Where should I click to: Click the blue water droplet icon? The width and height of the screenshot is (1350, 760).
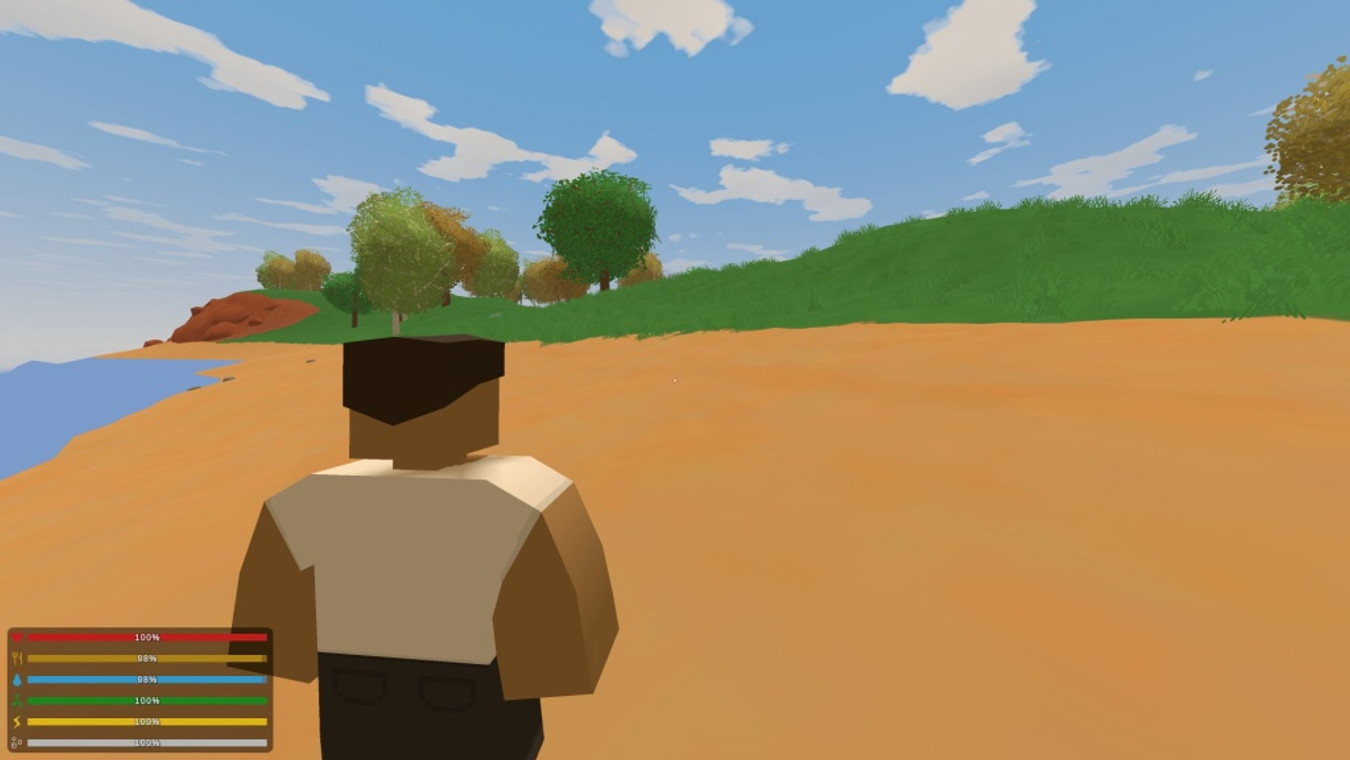[18, 679]
